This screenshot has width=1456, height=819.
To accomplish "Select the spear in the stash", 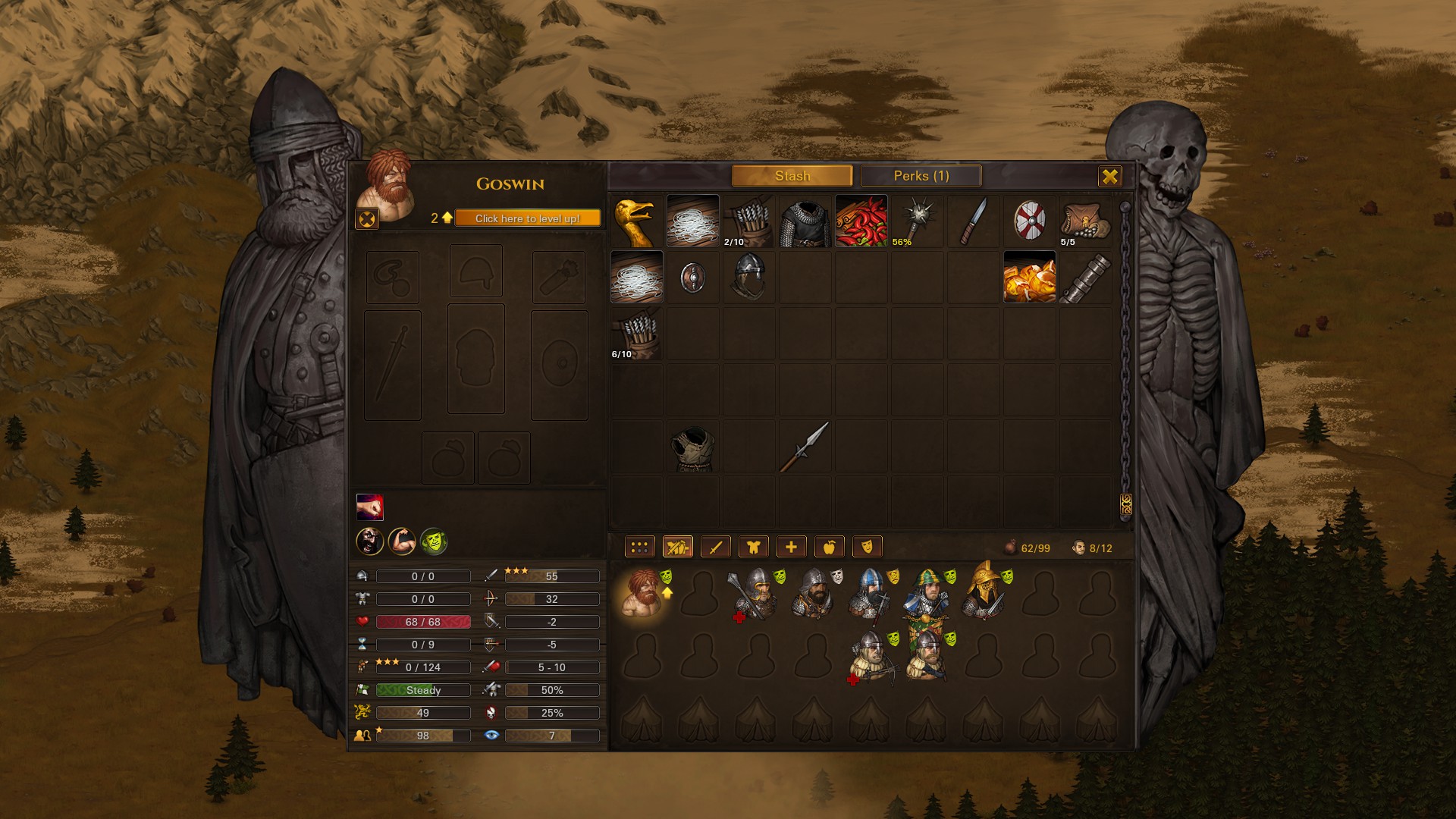I will 802,447.
